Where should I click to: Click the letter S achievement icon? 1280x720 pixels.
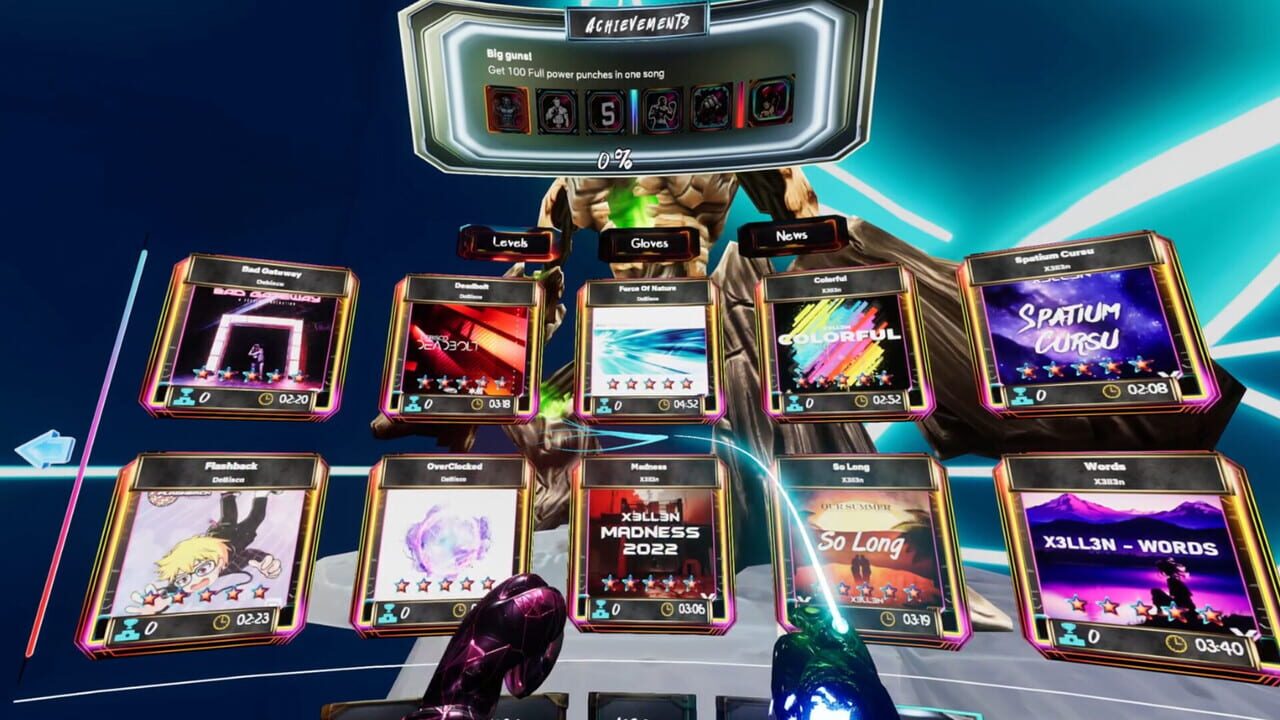[607, 110]
